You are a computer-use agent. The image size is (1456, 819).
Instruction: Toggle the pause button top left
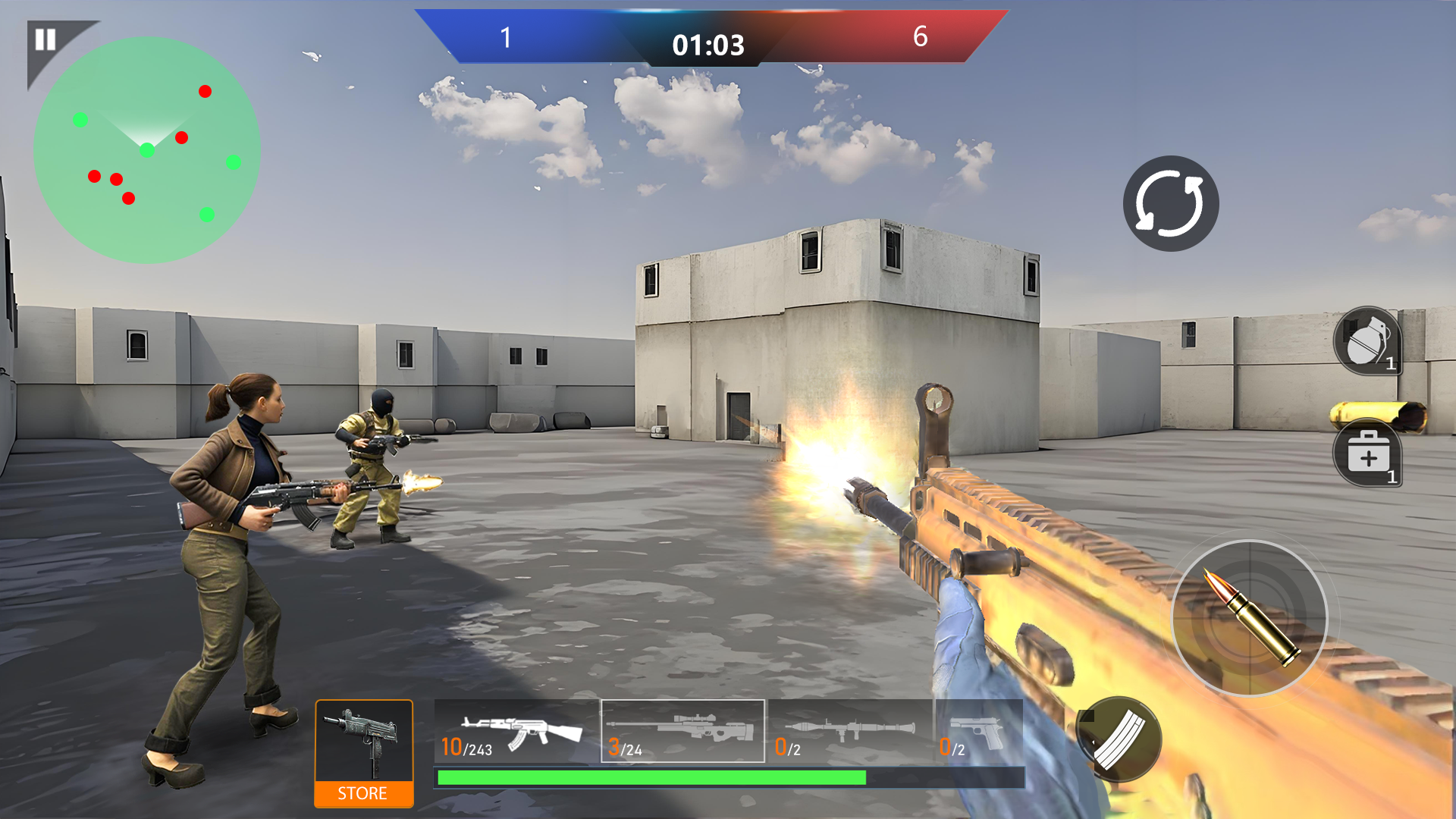click(45, 36)
